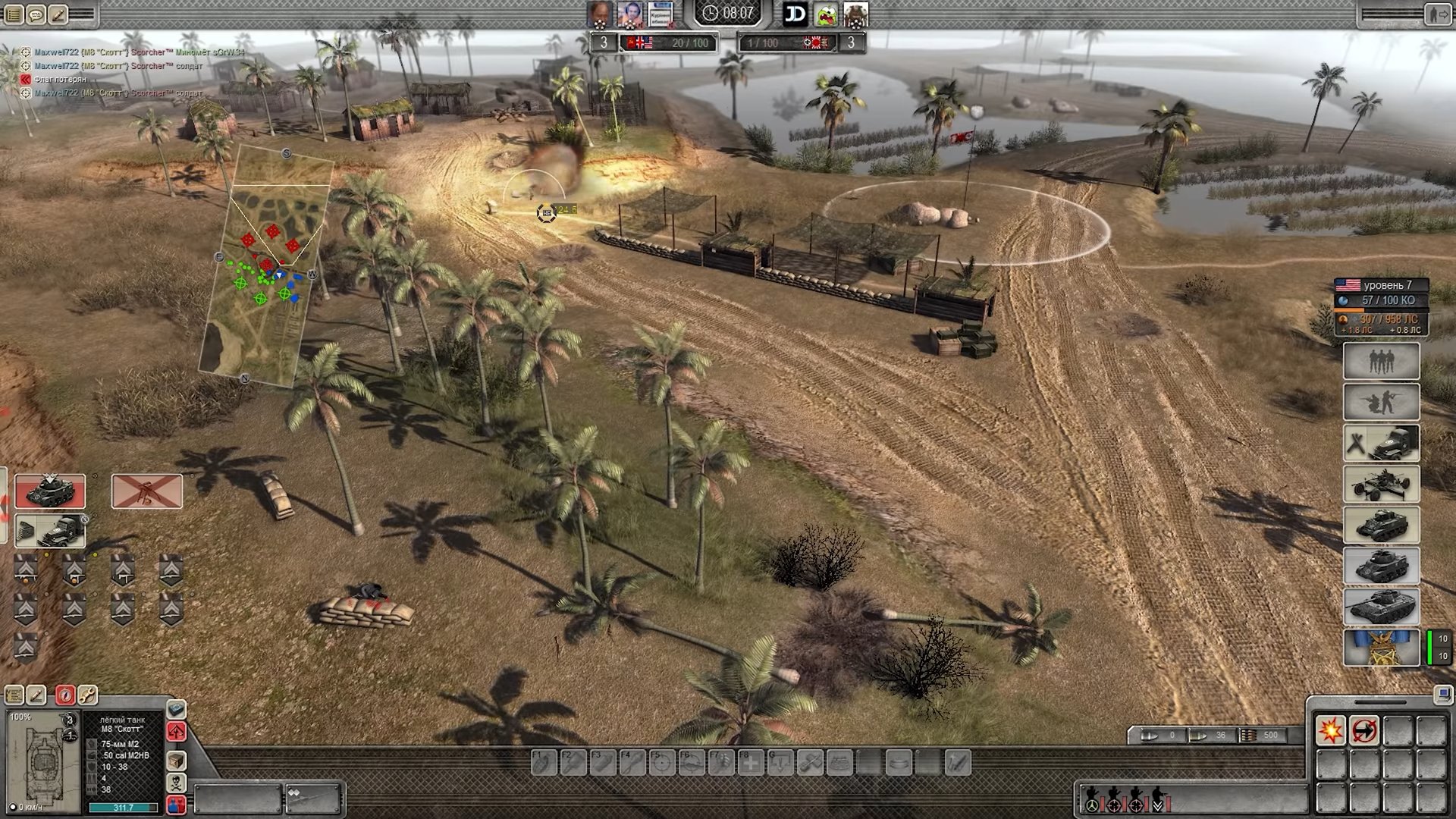Select the crossed-out destroyed unit card

[x=147, y=492]
